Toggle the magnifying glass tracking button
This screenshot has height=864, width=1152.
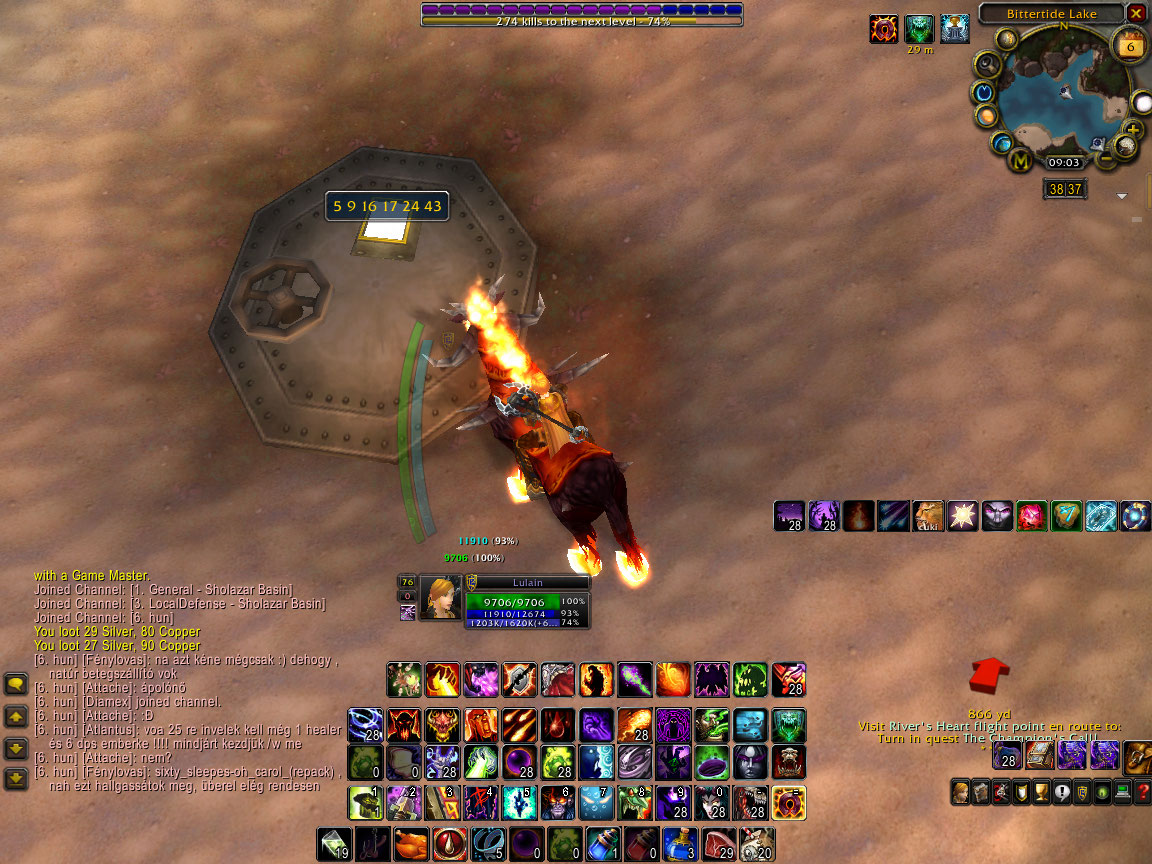(x=989, y=66)
